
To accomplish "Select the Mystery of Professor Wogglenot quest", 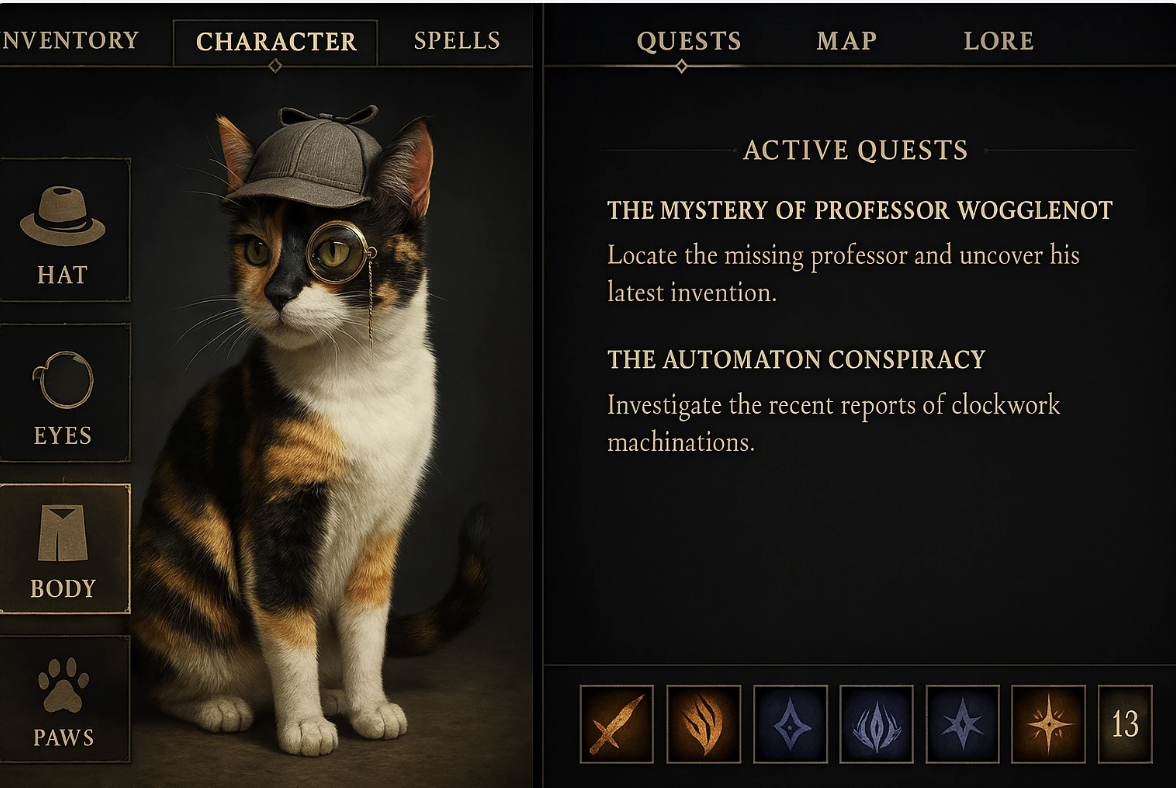I will 859,211.
